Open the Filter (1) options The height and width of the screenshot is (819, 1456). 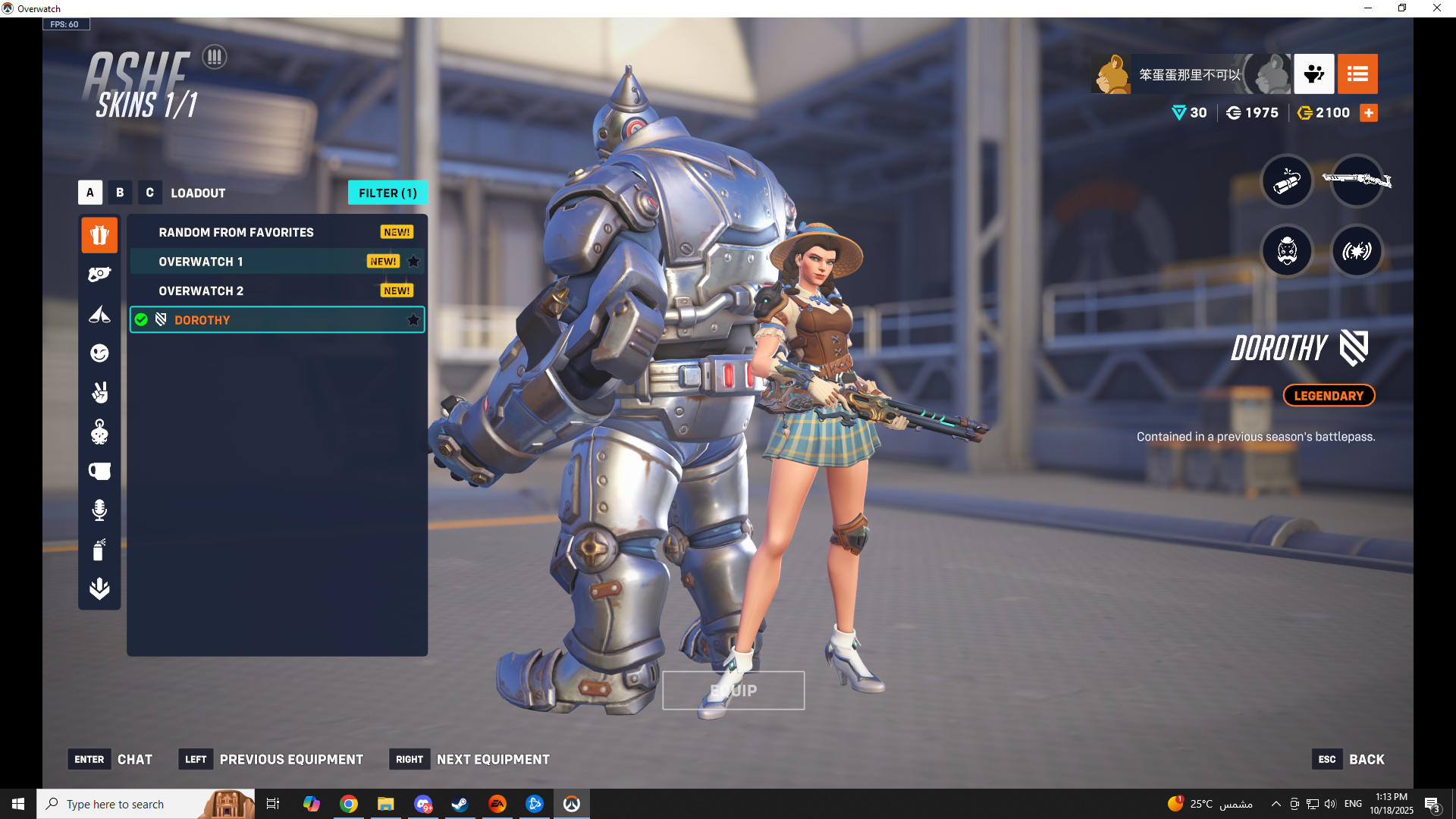388,193
